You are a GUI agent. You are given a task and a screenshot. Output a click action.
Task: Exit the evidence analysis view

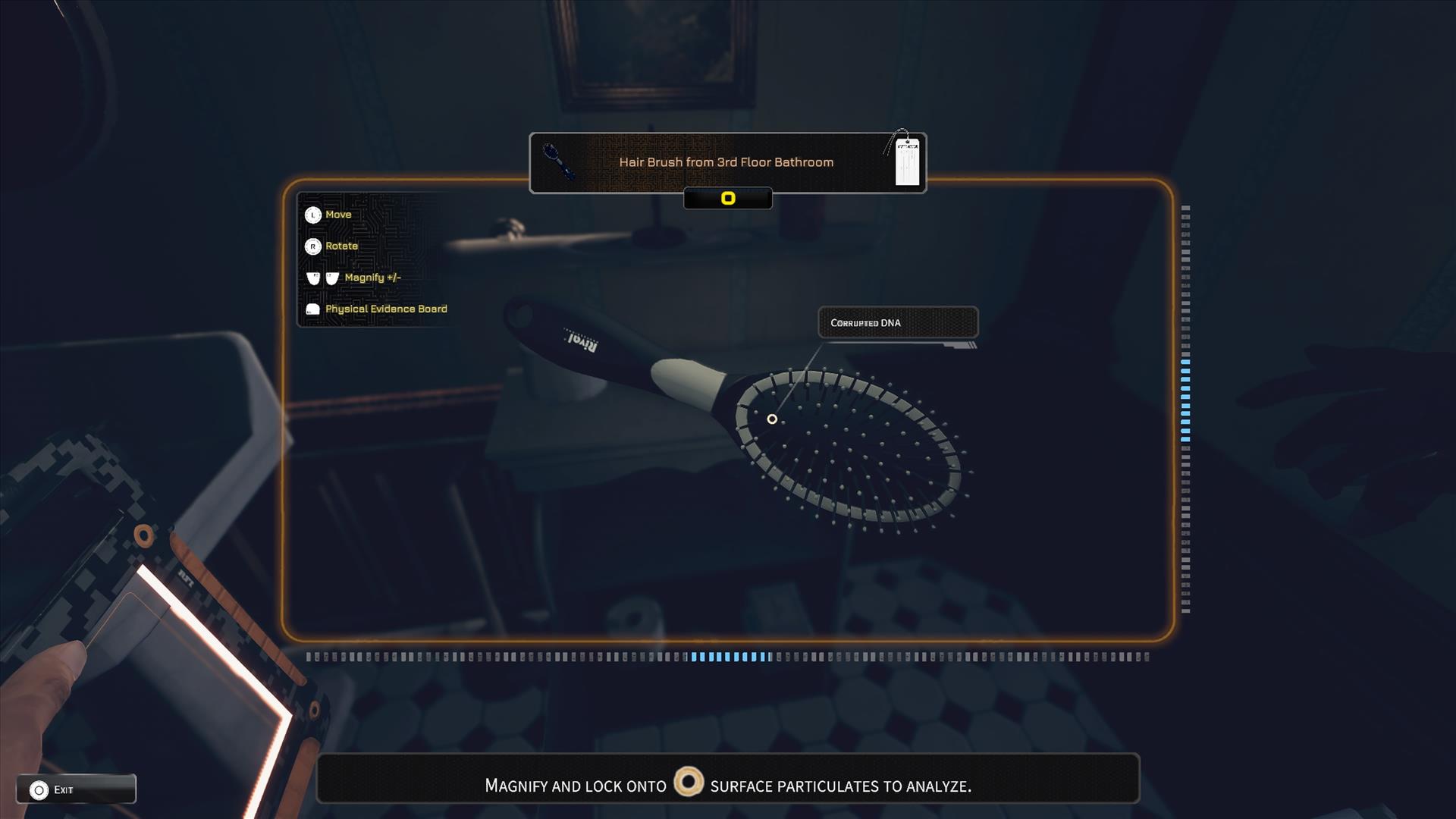click(x=75, y=789)
